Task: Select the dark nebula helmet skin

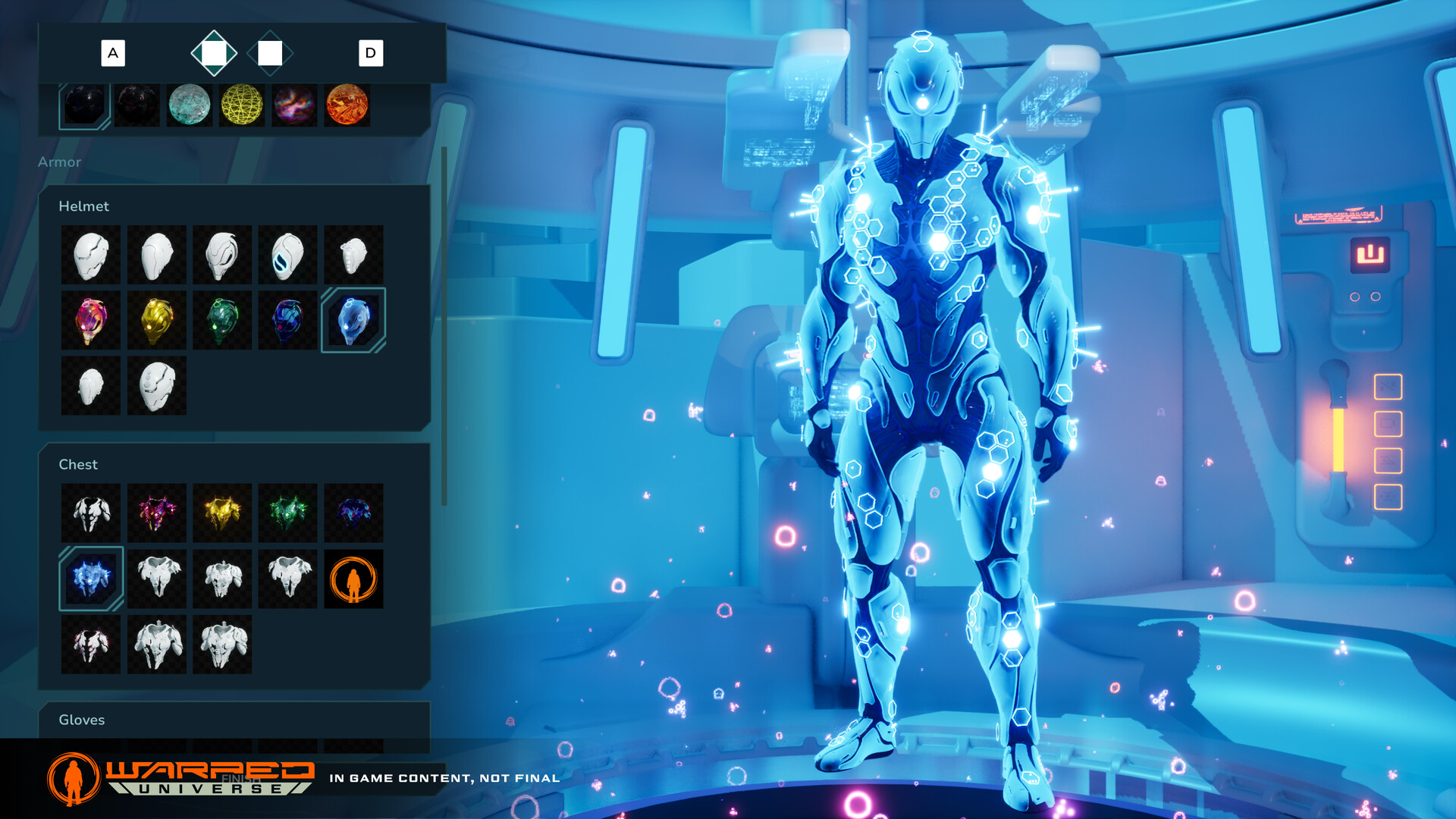Action: point(287,319)
